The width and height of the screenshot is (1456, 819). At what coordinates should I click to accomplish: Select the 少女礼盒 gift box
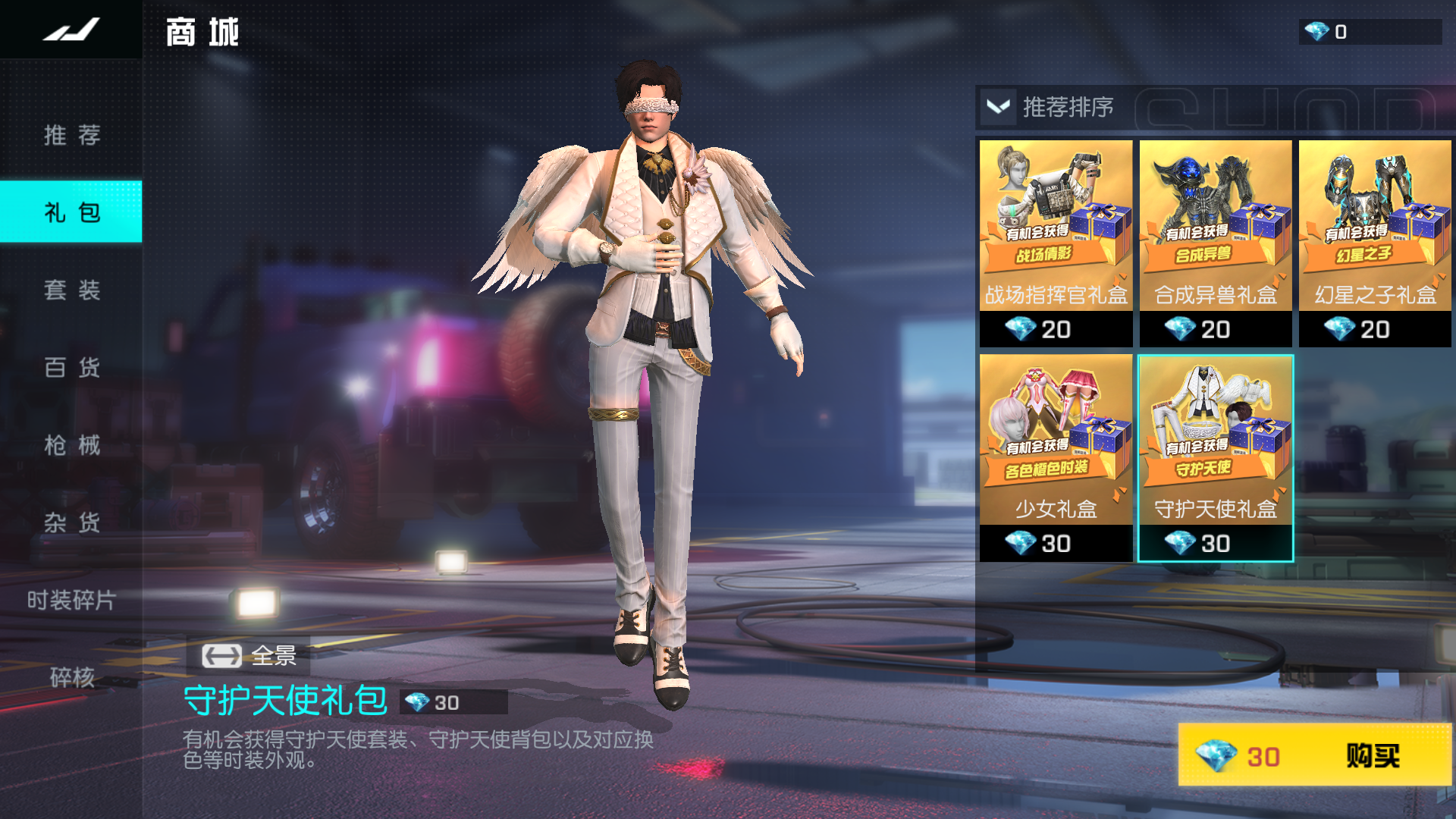pos(1056,457)
